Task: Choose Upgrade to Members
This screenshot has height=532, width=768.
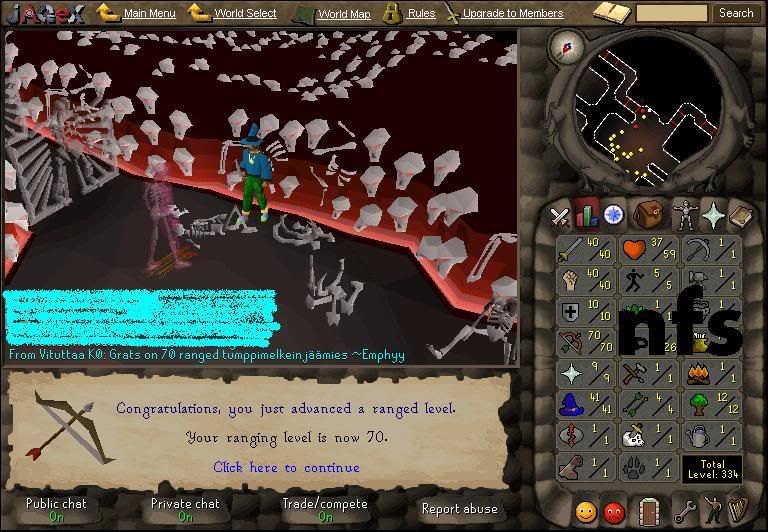Action: point(513,14)
